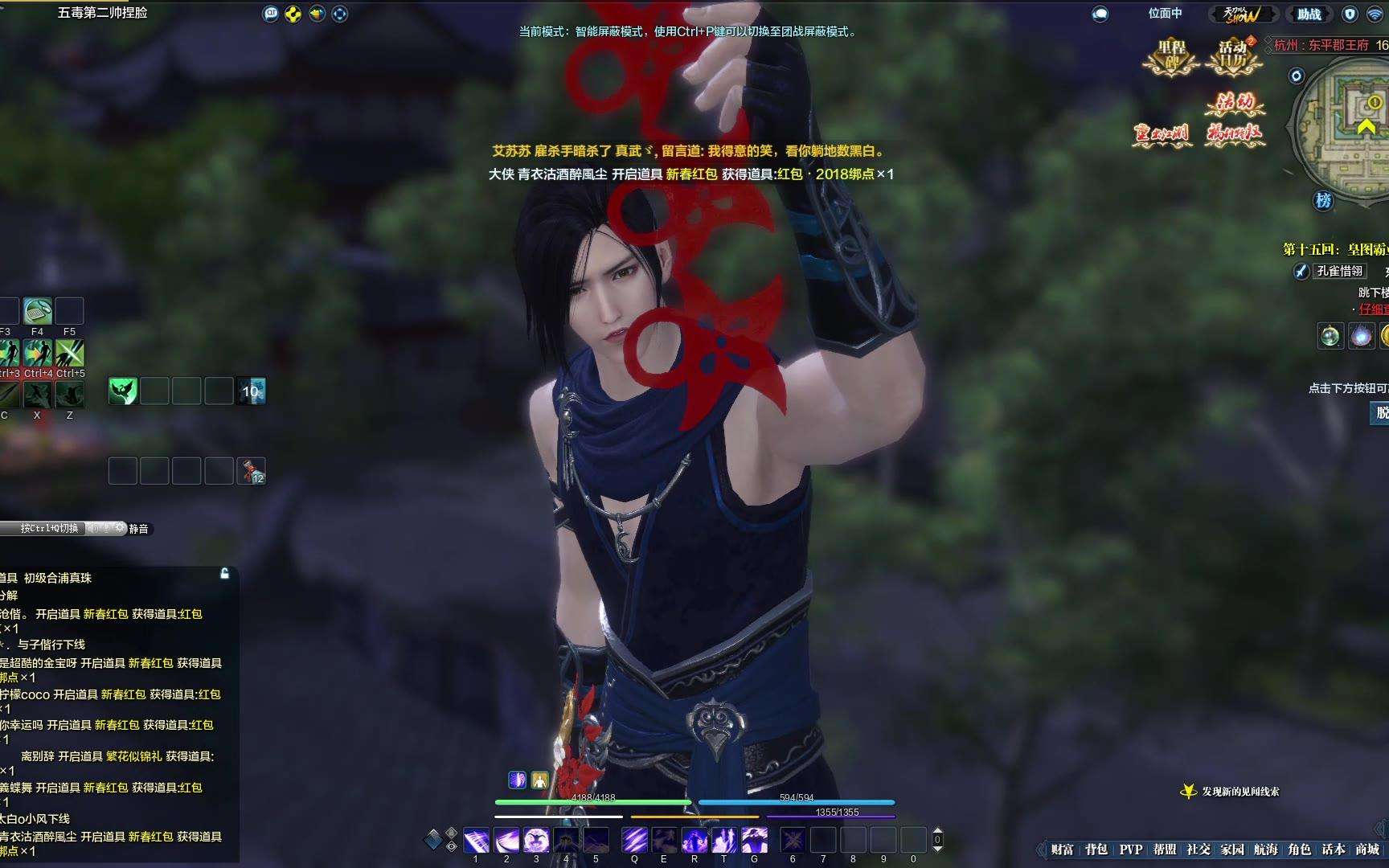Viewport: 1389px width, 868px height.
Task: Select the keyboard and mouse F4 icon
Action: click(x=37, y=311)
